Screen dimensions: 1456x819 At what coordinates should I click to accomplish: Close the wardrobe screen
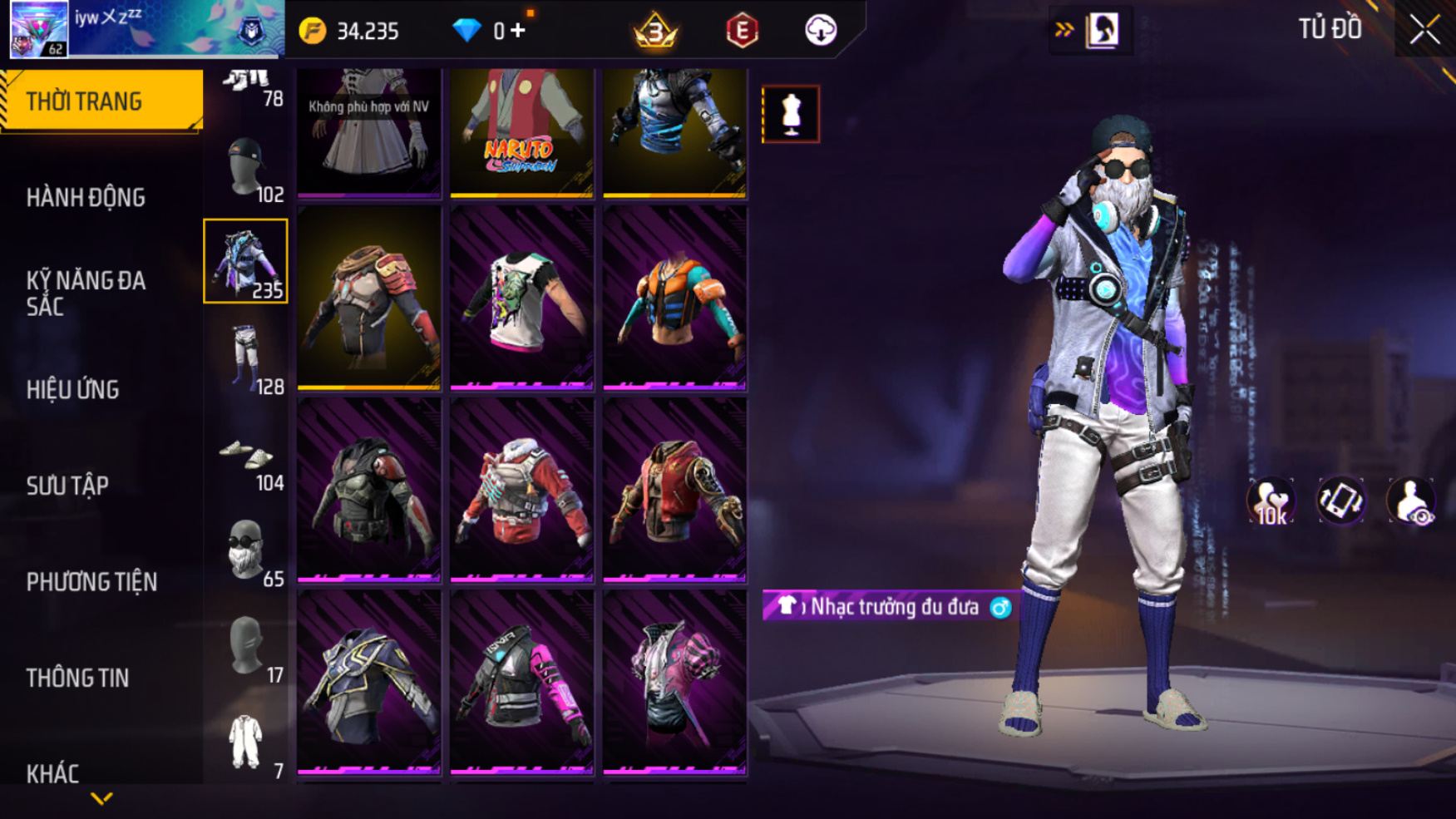[1424, 30]
